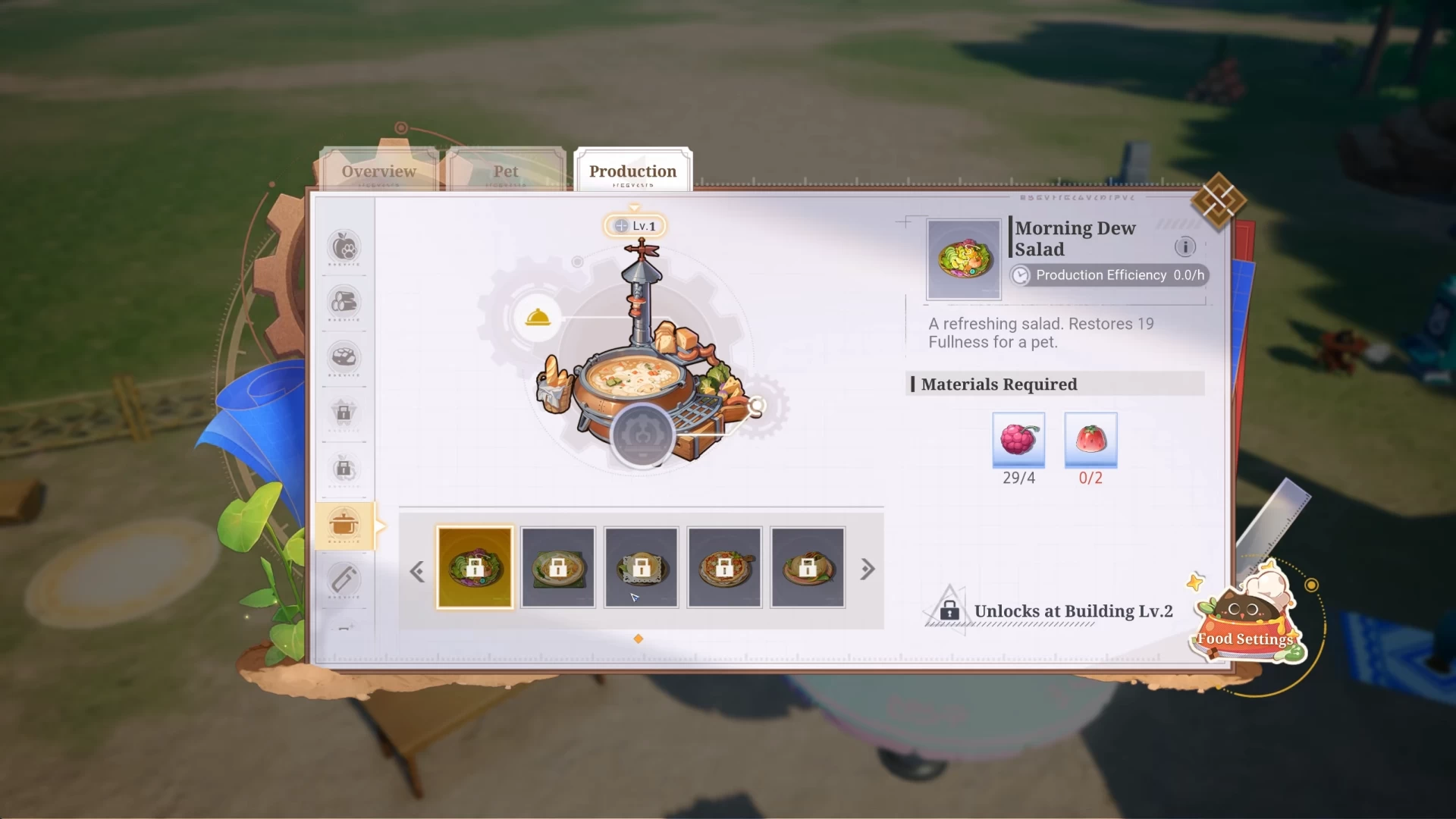Open the Pet tab

(506, 171)
